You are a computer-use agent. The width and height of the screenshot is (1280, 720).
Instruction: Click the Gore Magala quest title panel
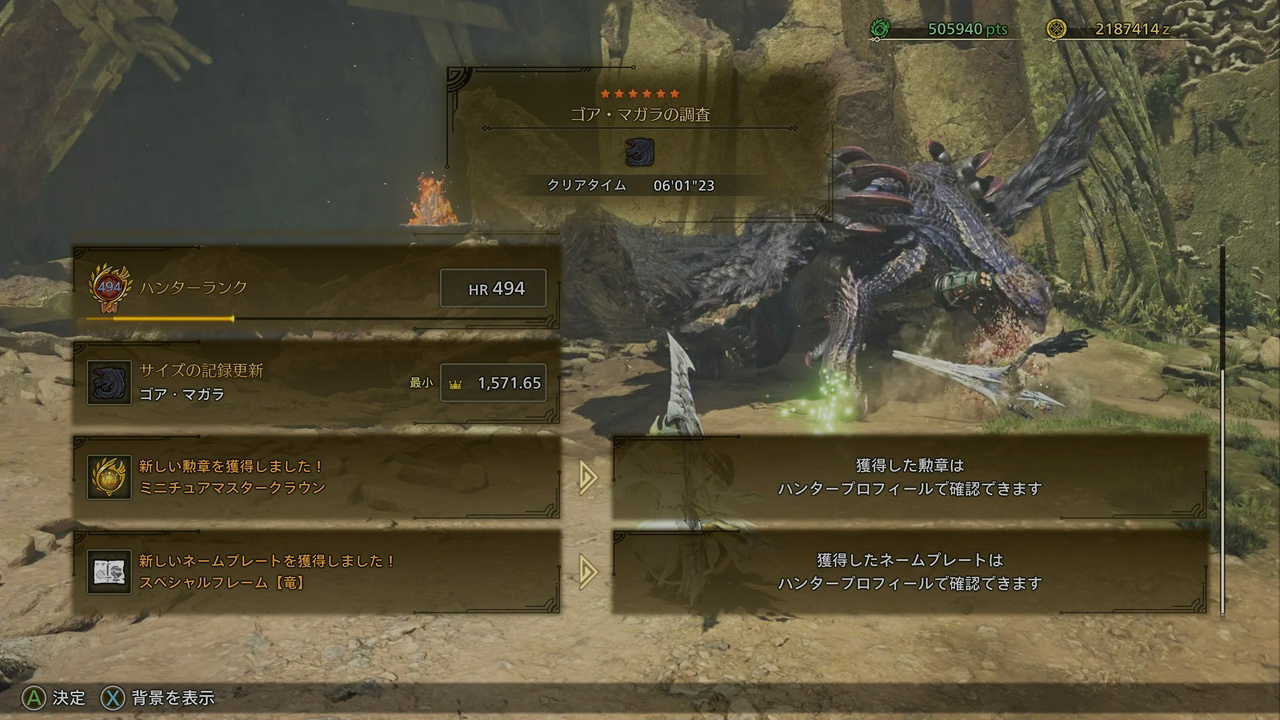[640, 135]
